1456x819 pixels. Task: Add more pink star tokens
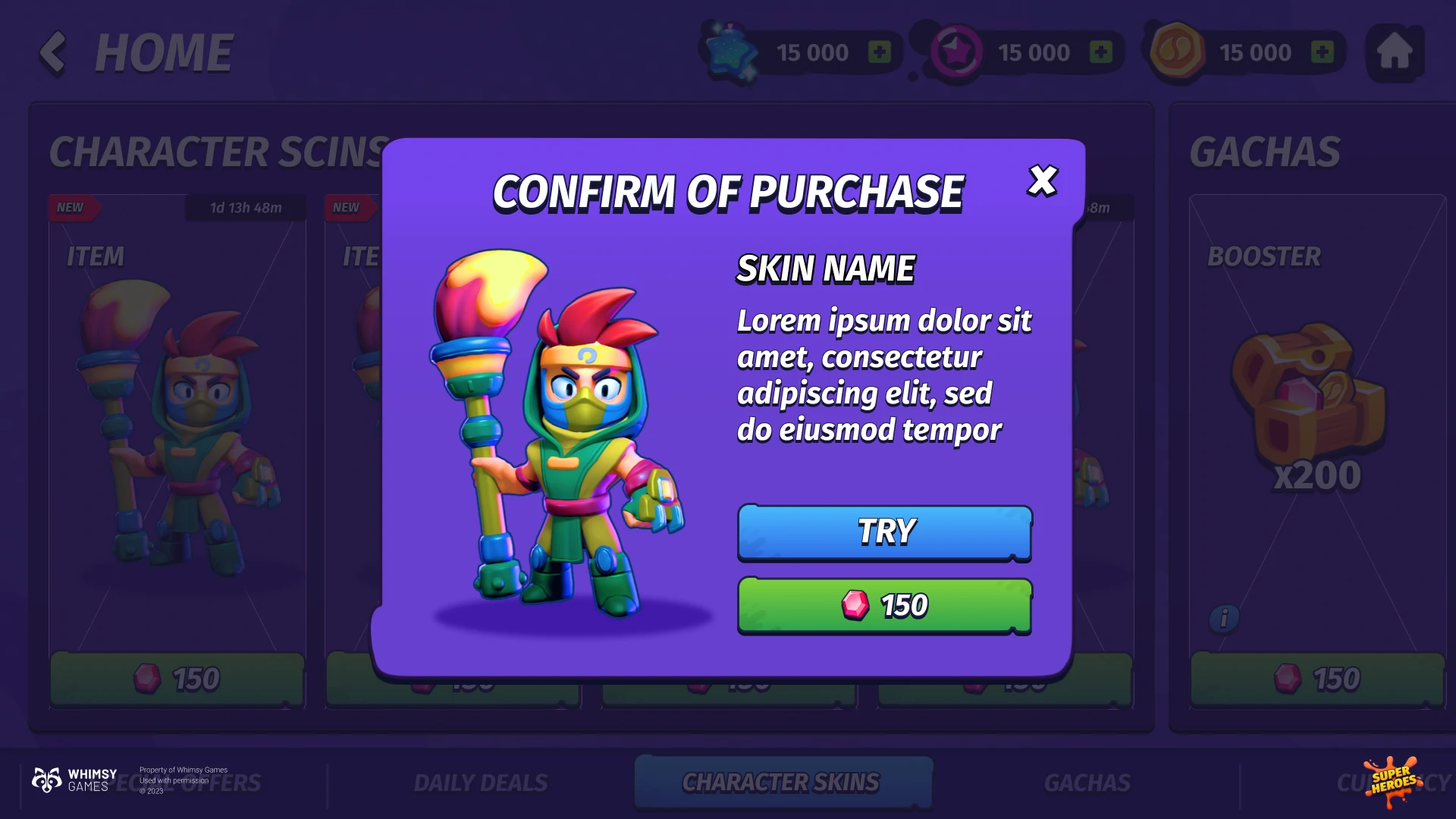coord(1100,52)
